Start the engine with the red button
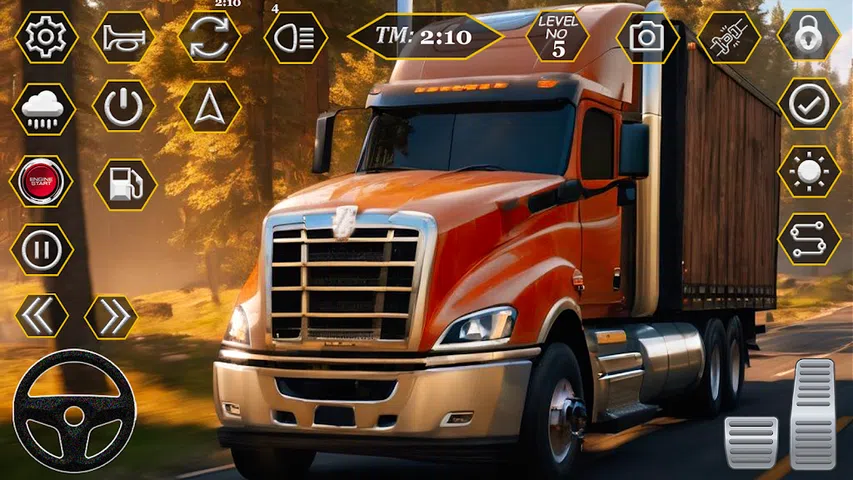The image size is (853, 480). (42, 181)
